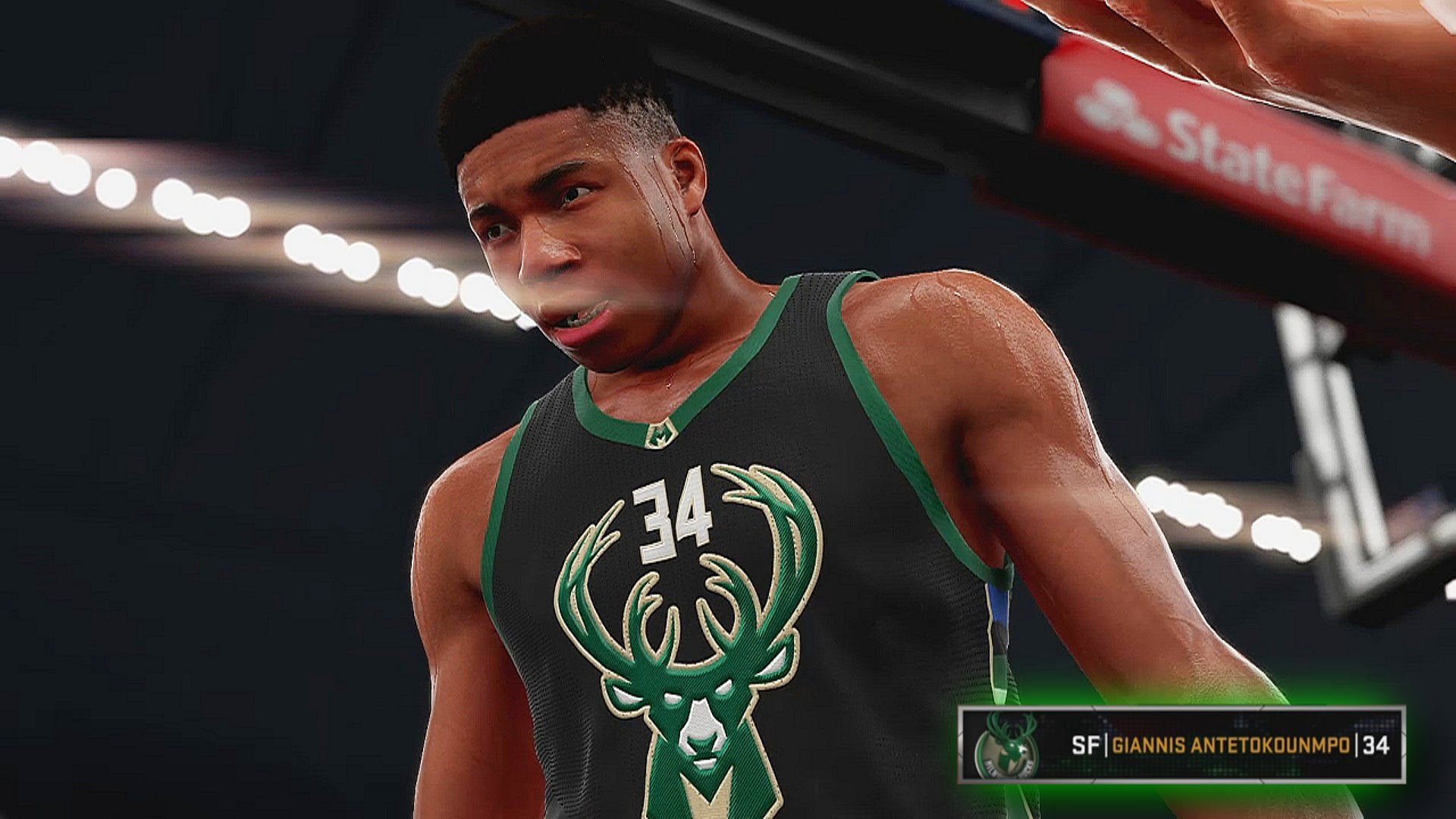Select the GIANNIS ANTETOKOUNMPO name label
Image resolution: width=1456 pixels, height=819 pixels.
point(1232,744)
